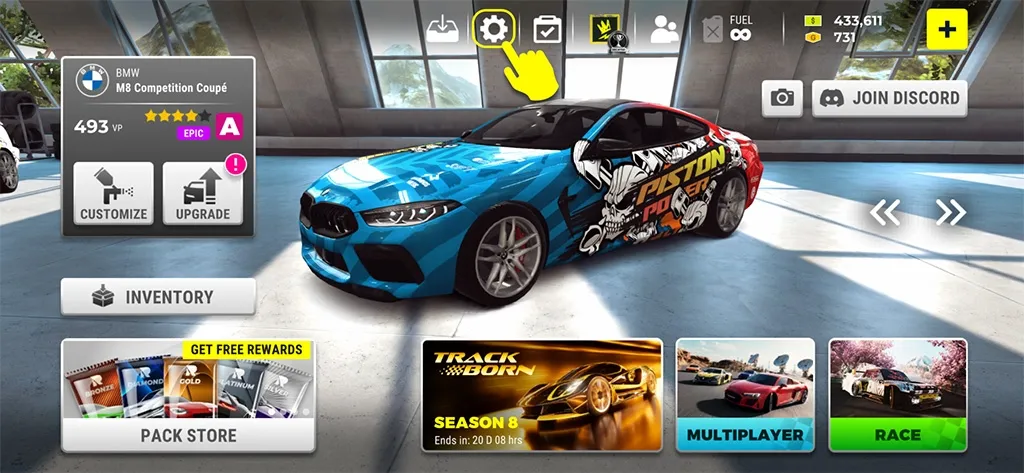1024x473 pixels.
Task: Open the car Upgrade menu
Action: tap(203, 193)
